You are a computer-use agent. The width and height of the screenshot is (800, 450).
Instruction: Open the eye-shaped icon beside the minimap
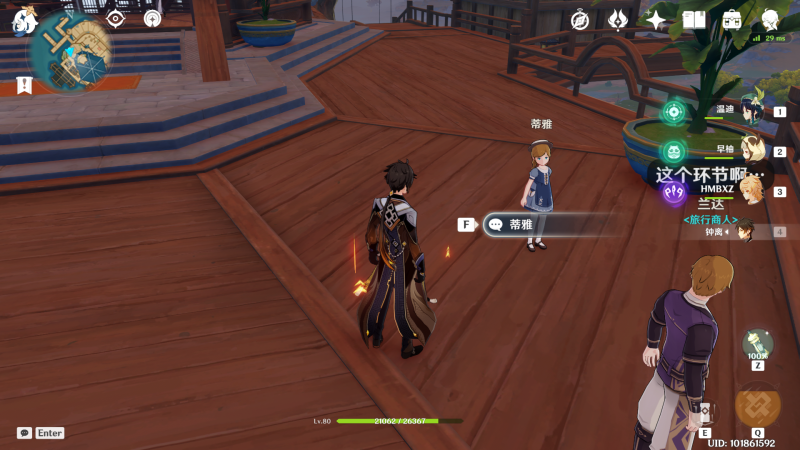[x=116, y=19]
